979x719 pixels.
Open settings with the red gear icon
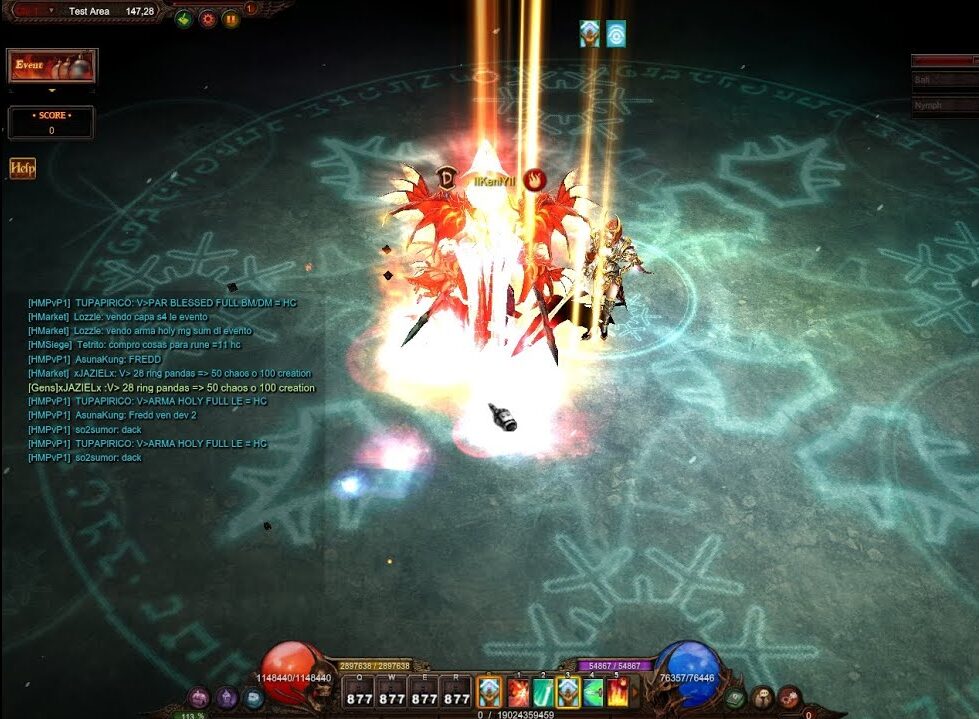tap(207, 18)
